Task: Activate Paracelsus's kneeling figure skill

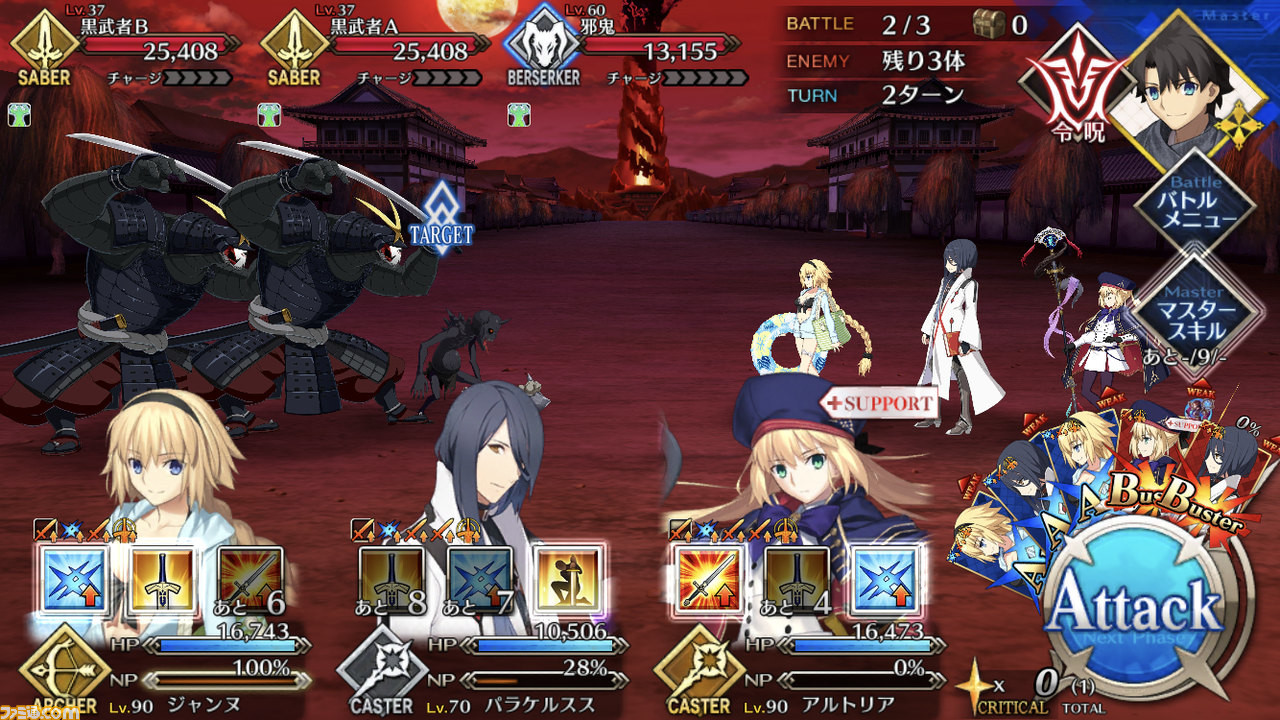Action: coord(568,580)
